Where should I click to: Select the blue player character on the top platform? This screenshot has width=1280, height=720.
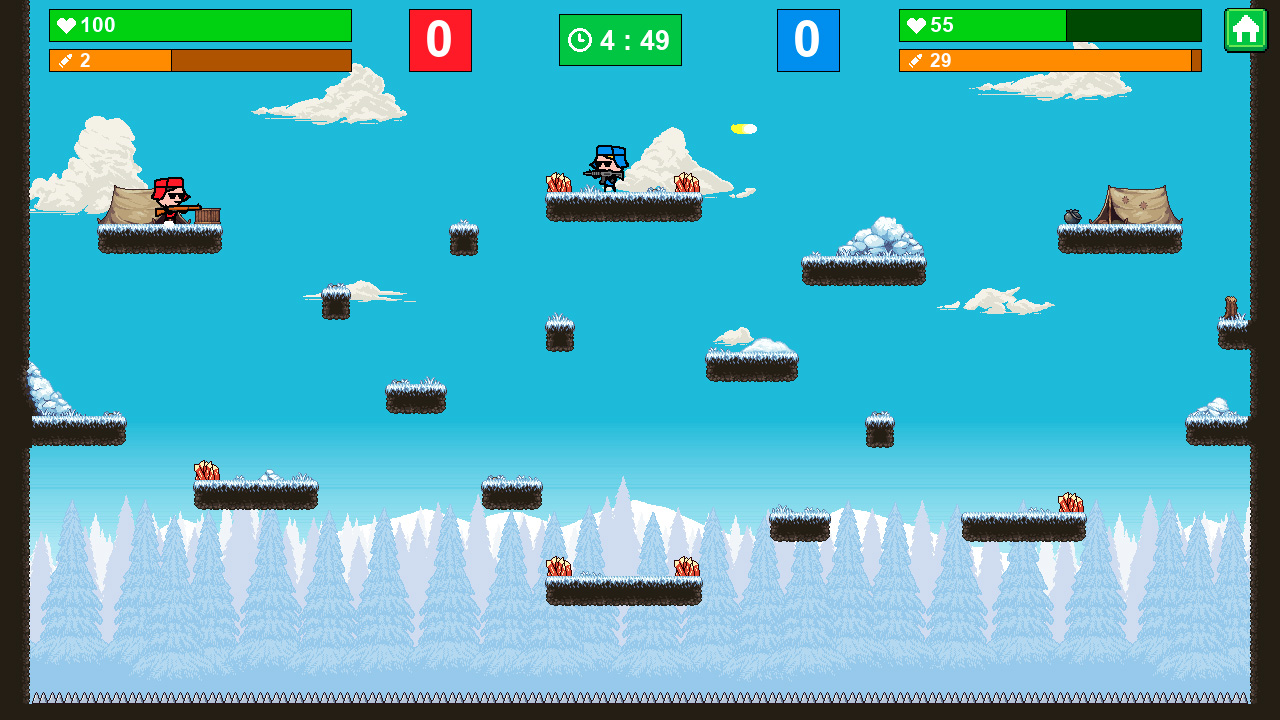(x=606, y=167)
